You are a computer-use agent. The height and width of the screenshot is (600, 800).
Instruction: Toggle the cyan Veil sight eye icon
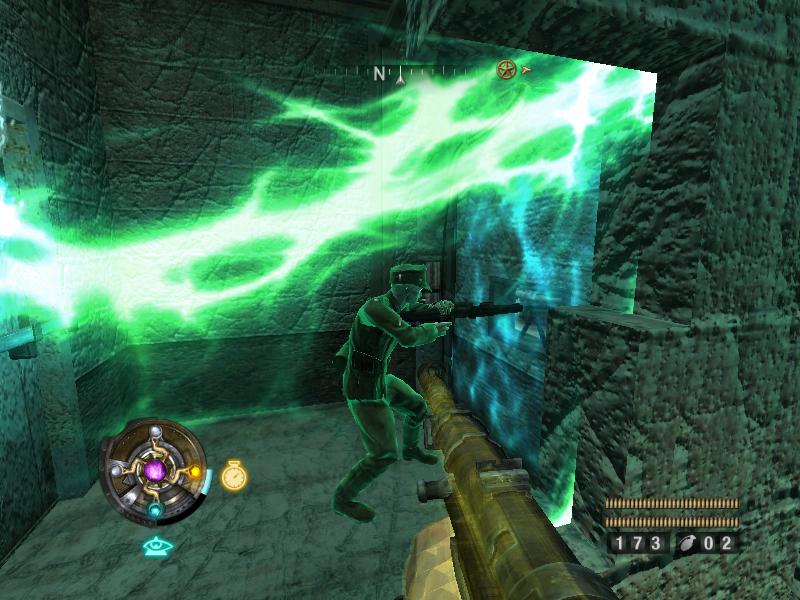[x=154, y=546]
